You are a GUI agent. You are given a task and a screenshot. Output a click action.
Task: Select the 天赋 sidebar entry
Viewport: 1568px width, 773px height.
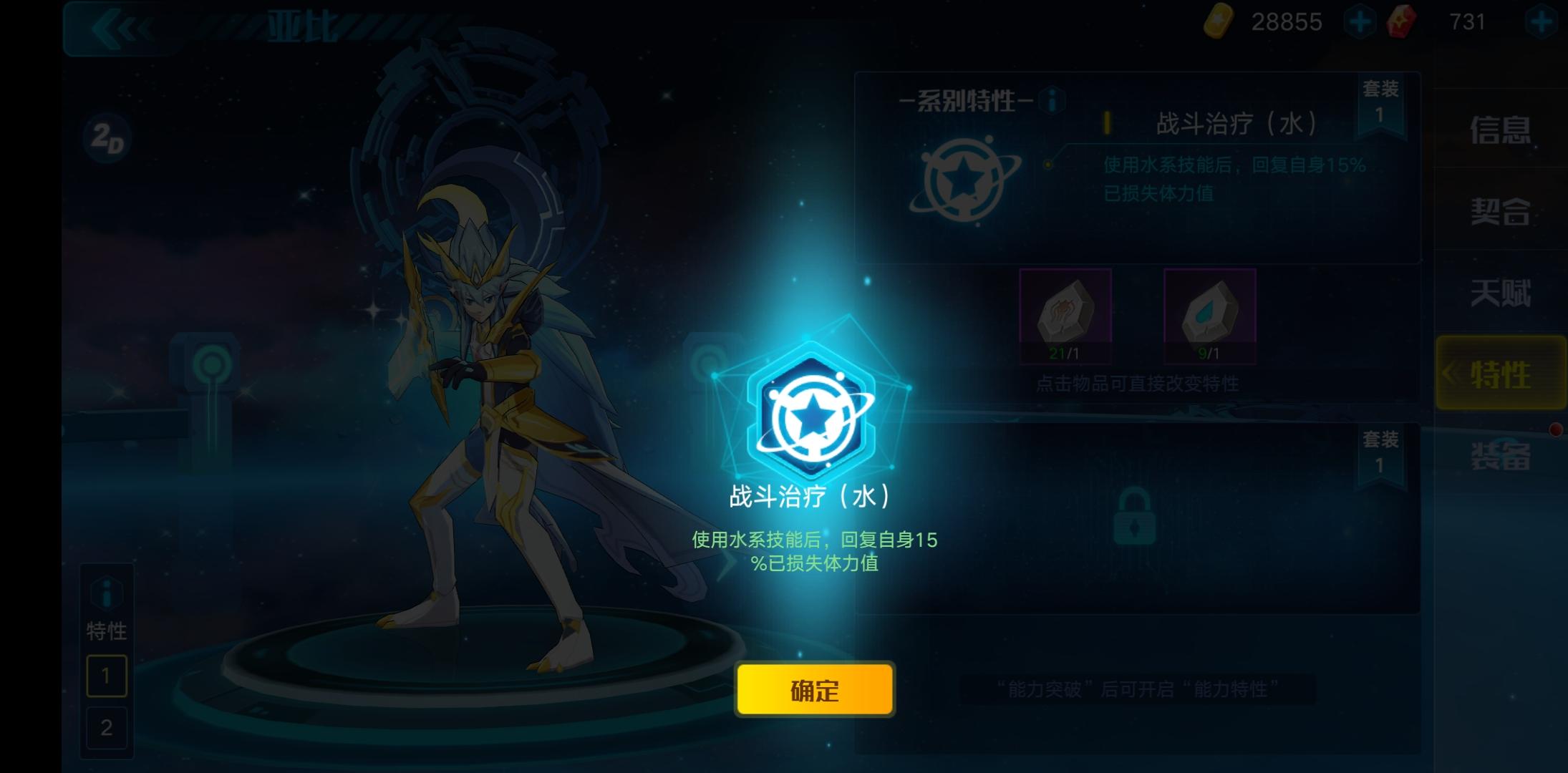pyautogui.click(x=1500, y=294)
